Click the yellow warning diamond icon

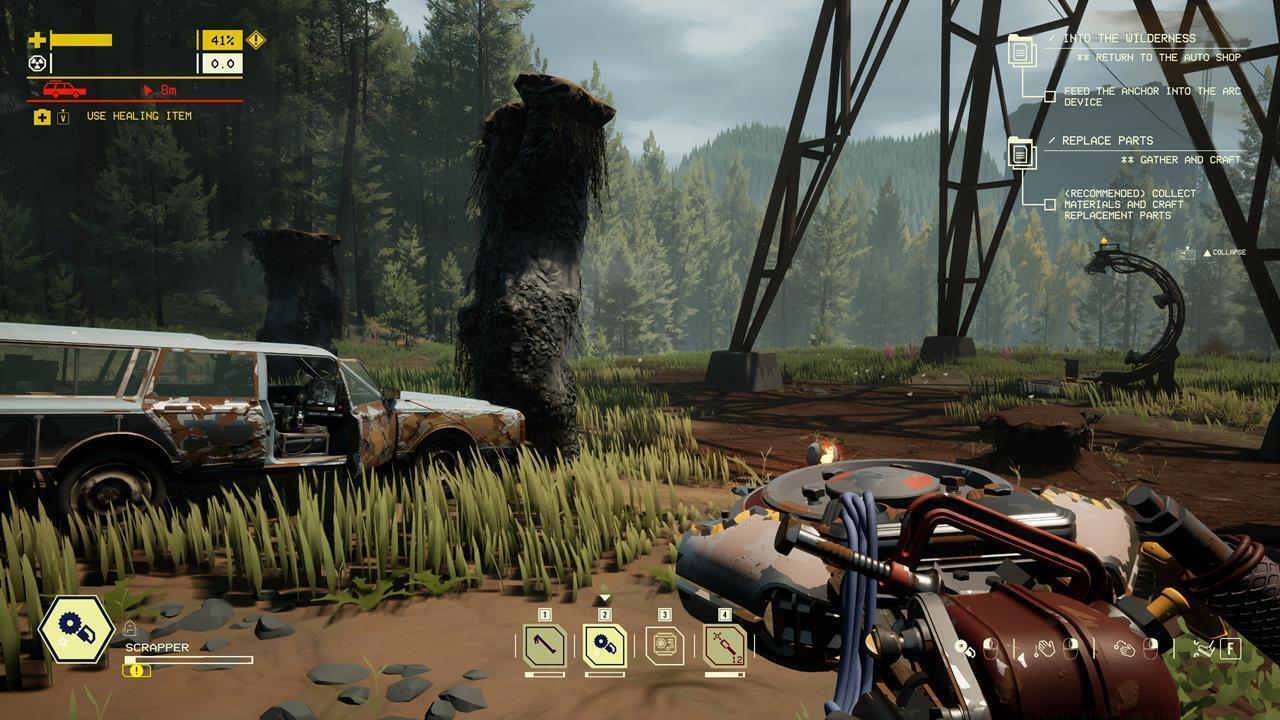[x=256, y=40]
